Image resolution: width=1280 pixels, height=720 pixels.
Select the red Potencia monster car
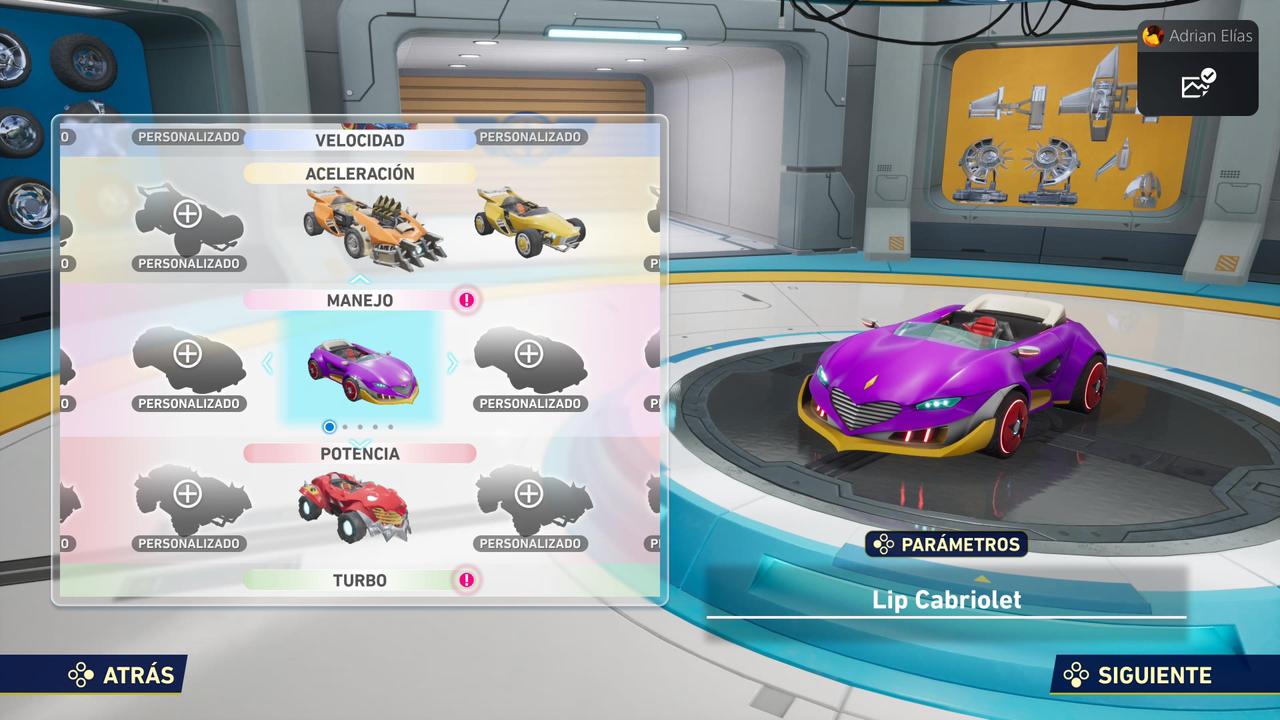pos(355,507)
